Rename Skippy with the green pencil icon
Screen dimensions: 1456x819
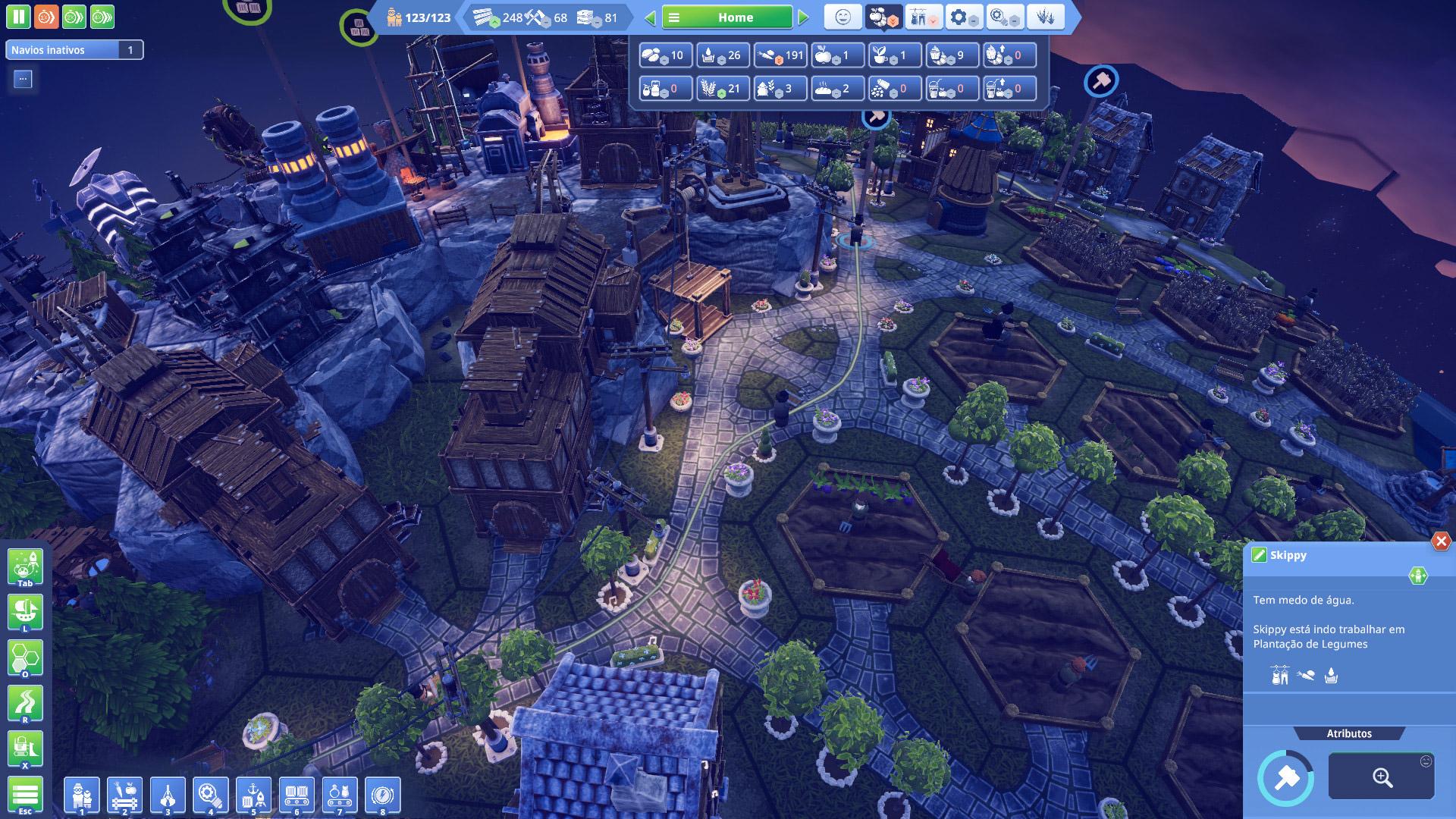coord(1259,555)
